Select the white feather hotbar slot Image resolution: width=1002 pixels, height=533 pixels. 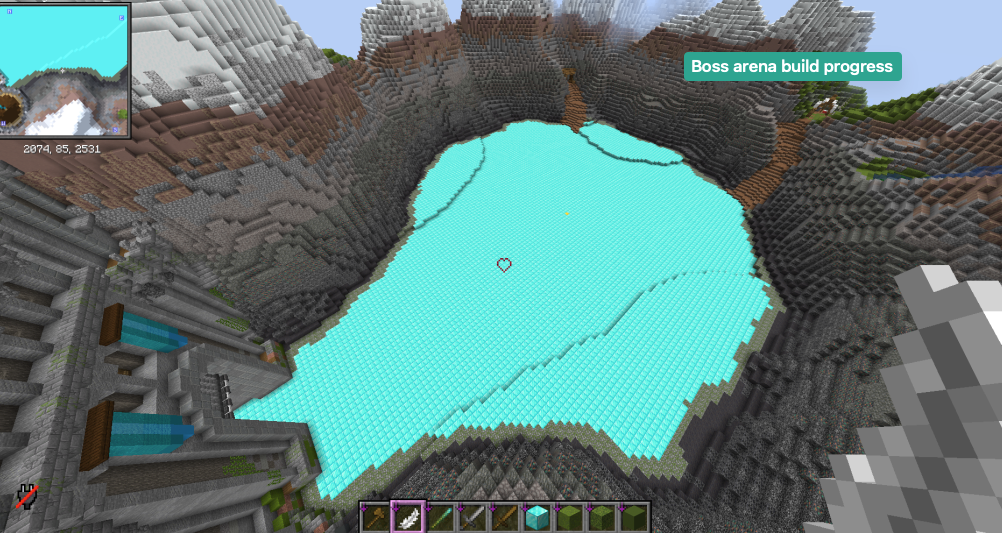(407, 517)
